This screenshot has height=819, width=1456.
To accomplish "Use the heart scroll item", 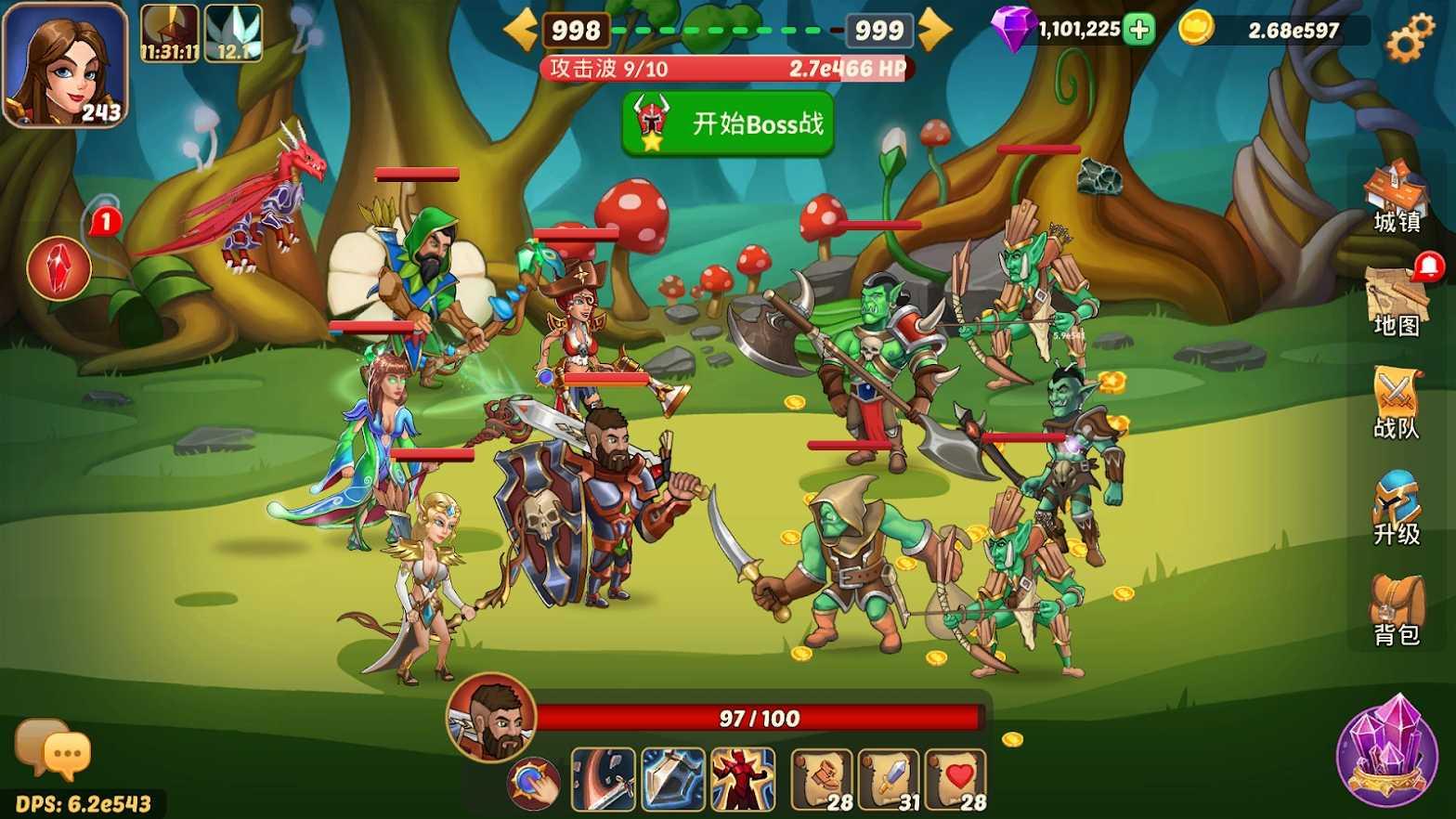I will coord(955,780).
